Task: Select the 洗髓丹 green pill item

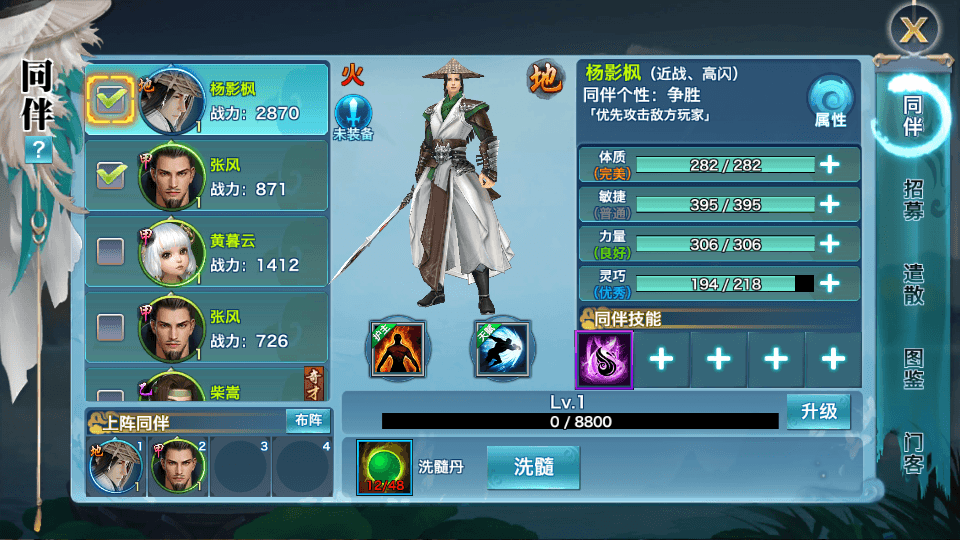Action: pos(384,467)
